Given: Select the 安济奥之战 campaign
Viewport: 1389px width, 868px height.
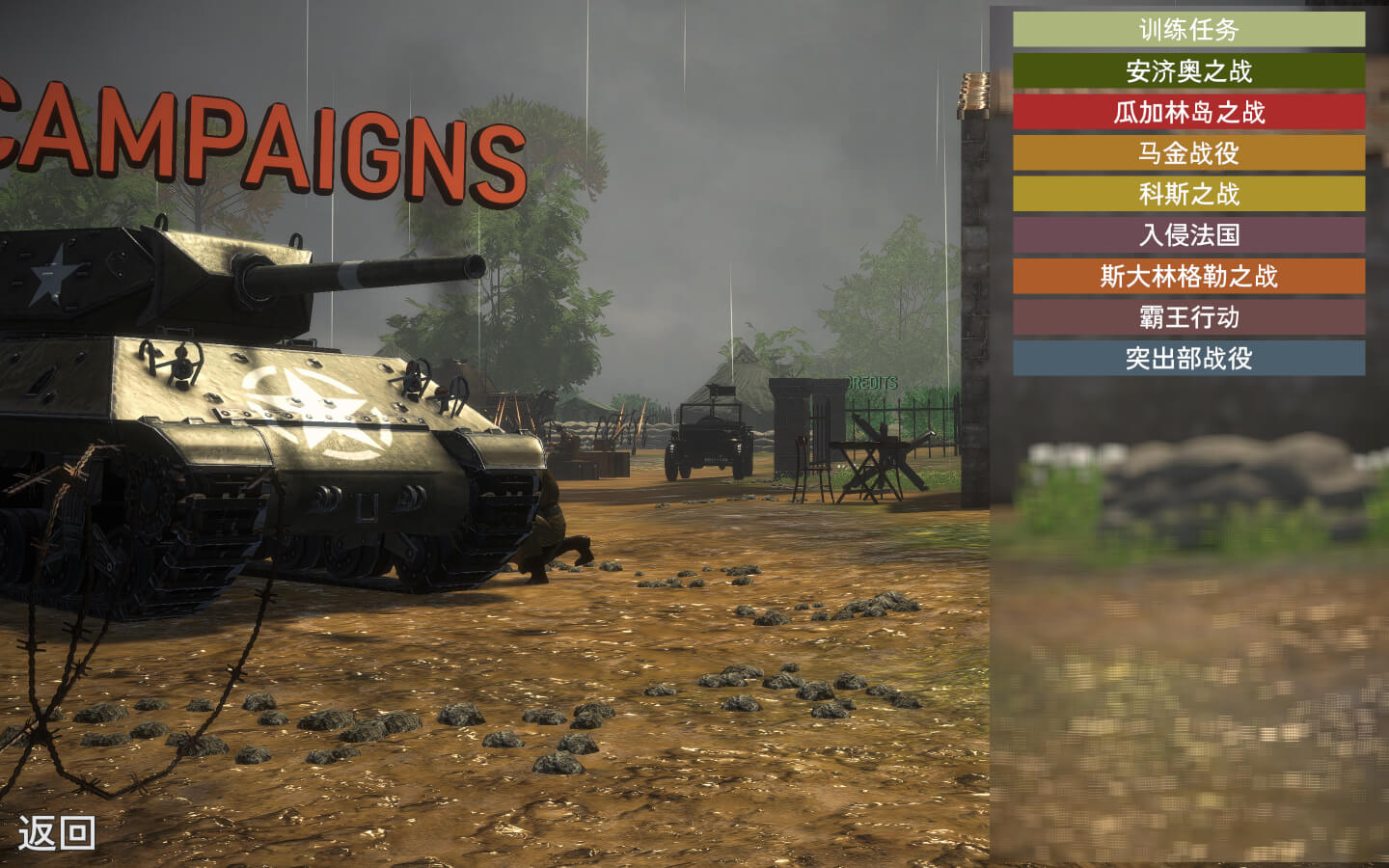Looking at the screenshot, I should coord(1188,71).
